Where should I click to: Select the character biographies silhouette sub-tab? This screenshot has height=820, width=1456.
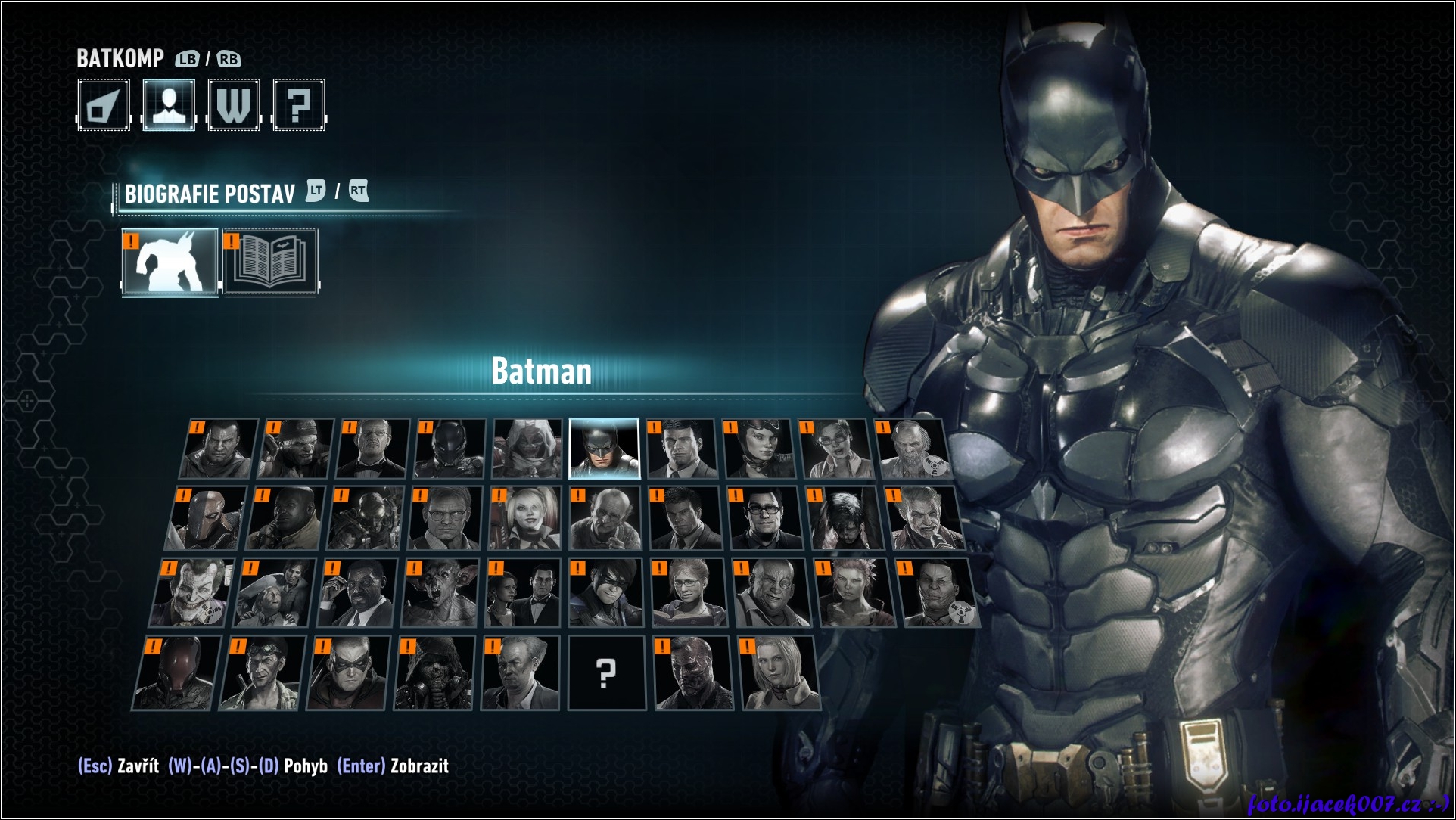click(170, 262)
